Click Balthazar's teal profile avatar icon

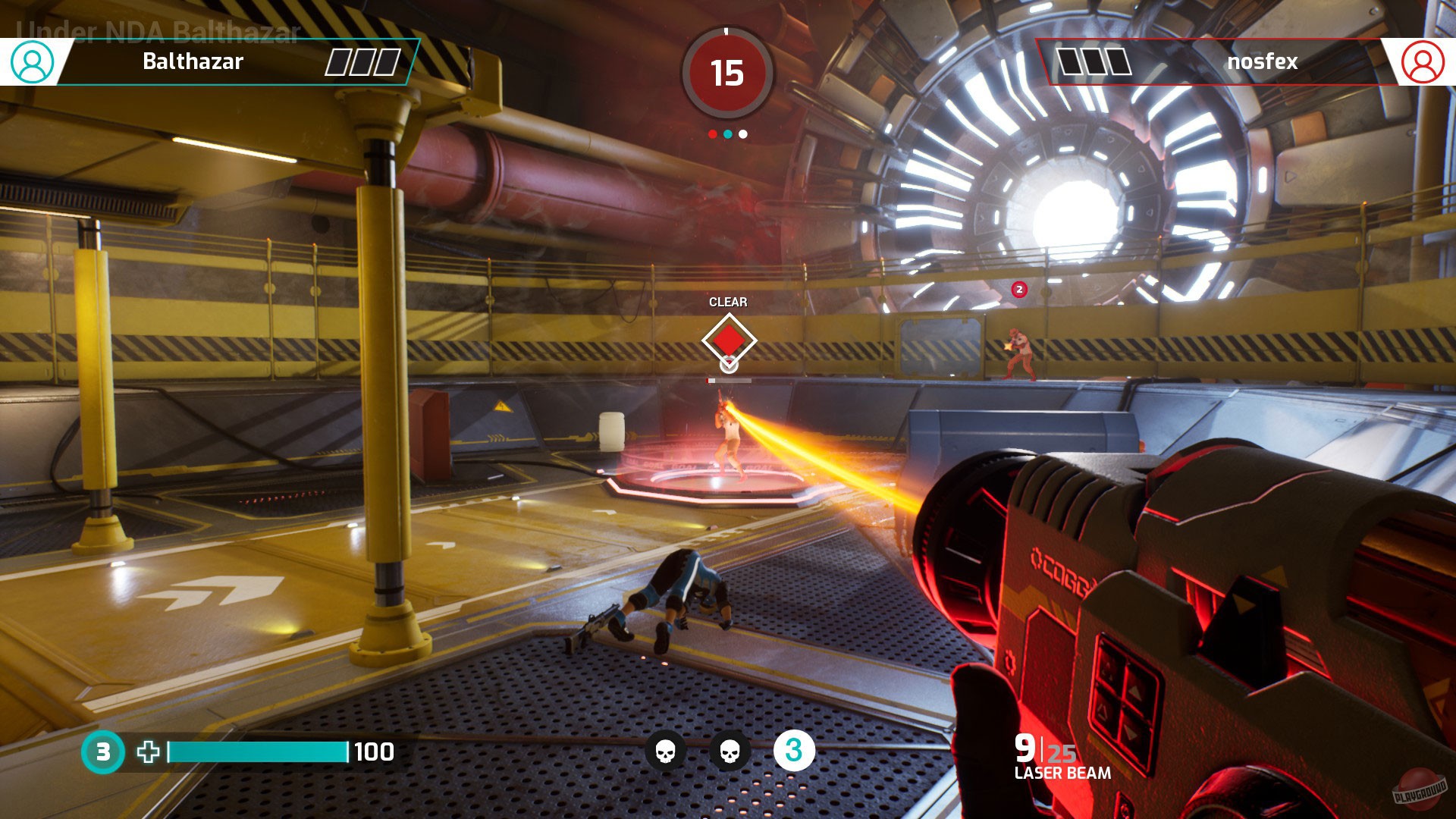point(32,62)
